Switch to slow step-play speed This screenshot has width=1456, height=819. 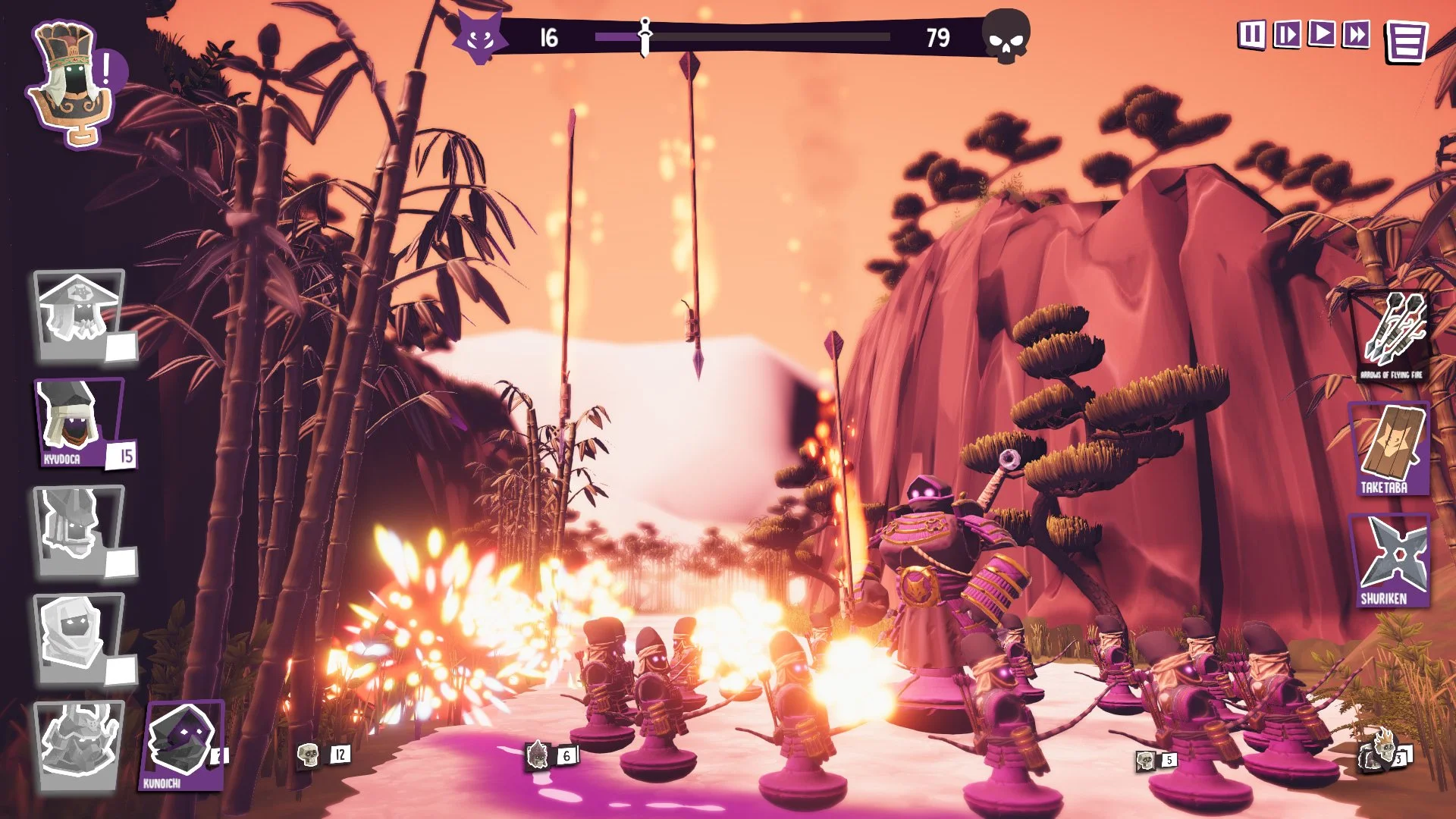(1287, 35)
